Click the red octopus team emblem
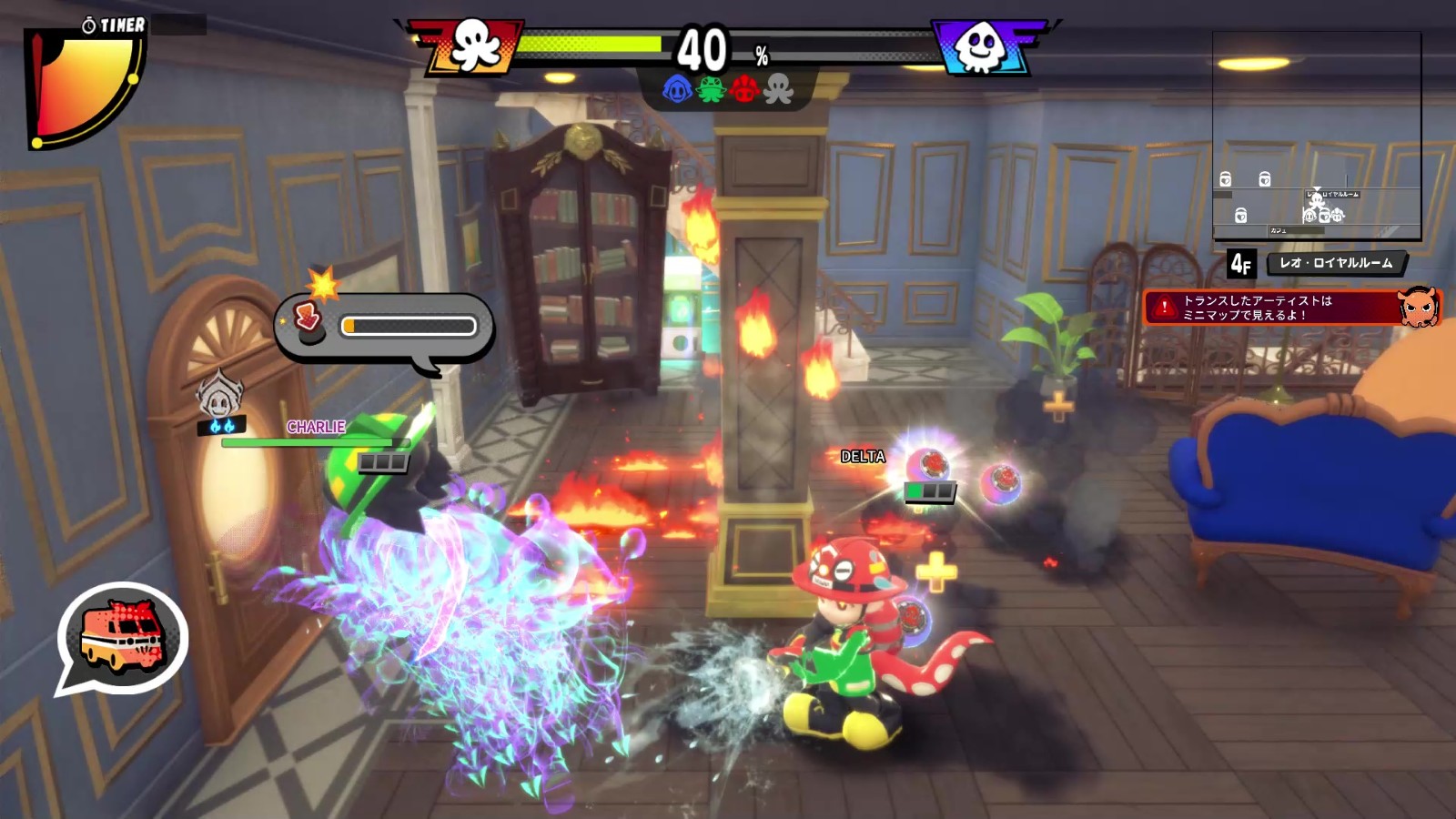 (473, 45)
